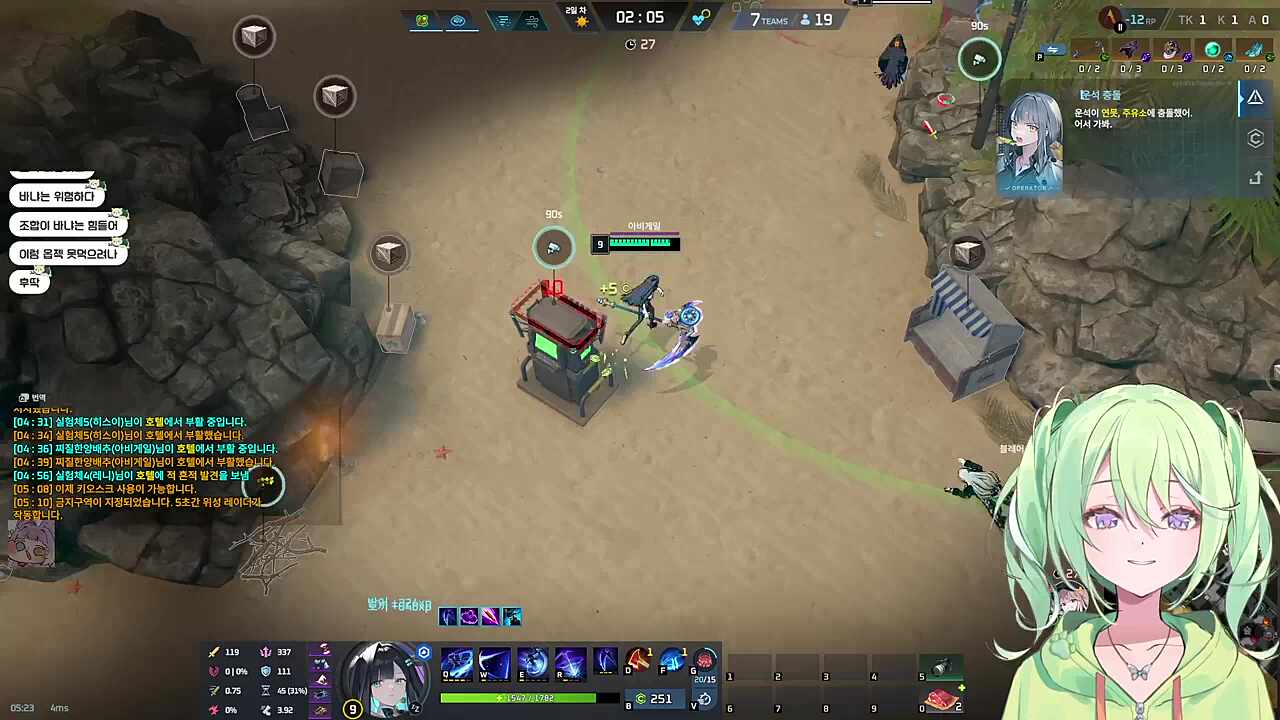The height and width of the screenshot is (720, 1280).
Task: Open the kill count 19 display
Action: click(x=820, y=19)
